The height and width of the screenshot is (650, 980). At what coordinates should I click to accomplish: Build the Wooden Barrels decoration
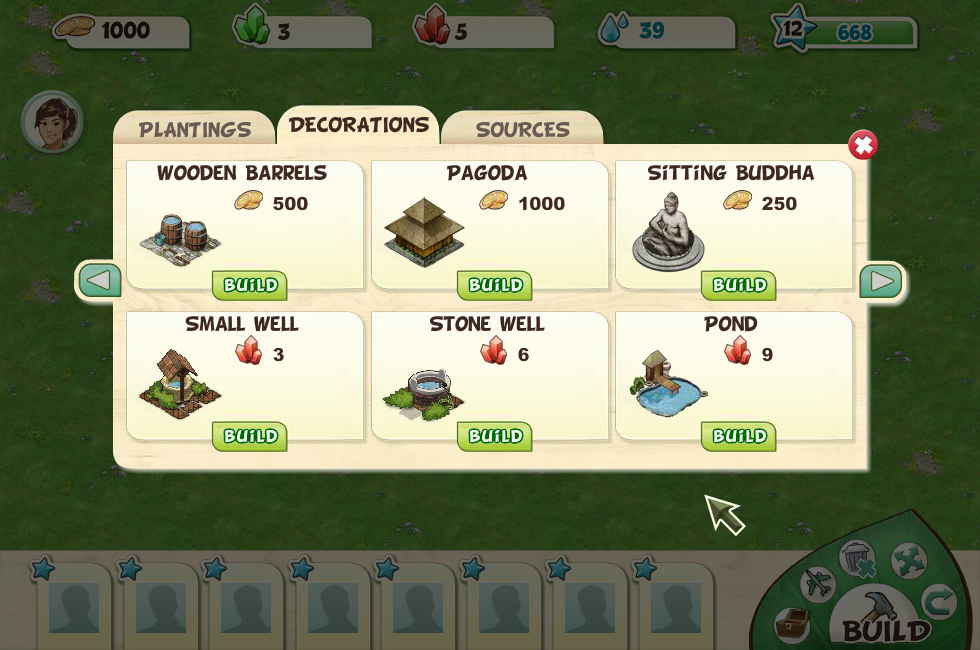point(249,286)
